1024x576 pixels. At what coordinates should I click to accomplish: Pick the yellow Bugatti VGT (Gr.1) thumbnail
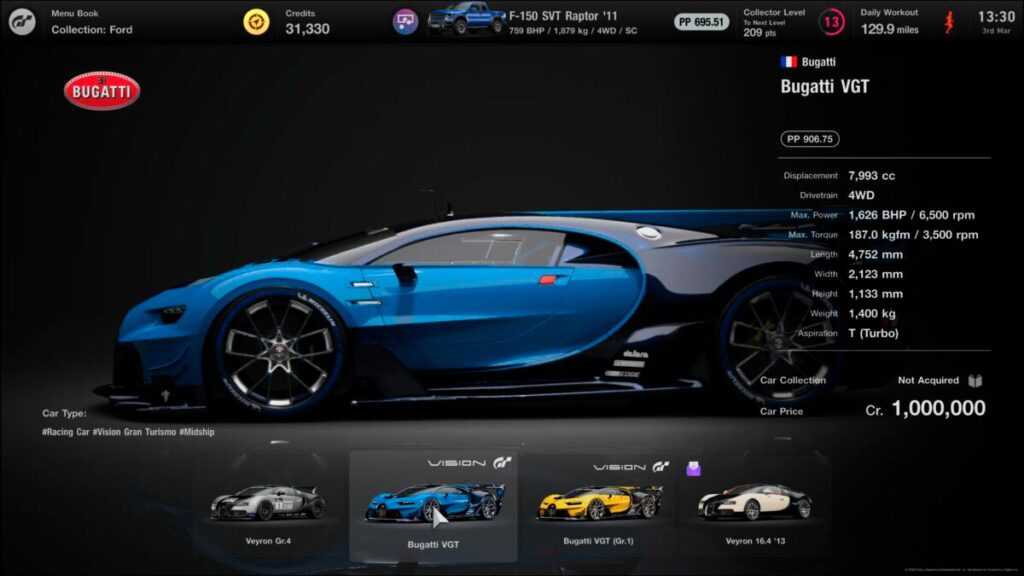point(600,503)
